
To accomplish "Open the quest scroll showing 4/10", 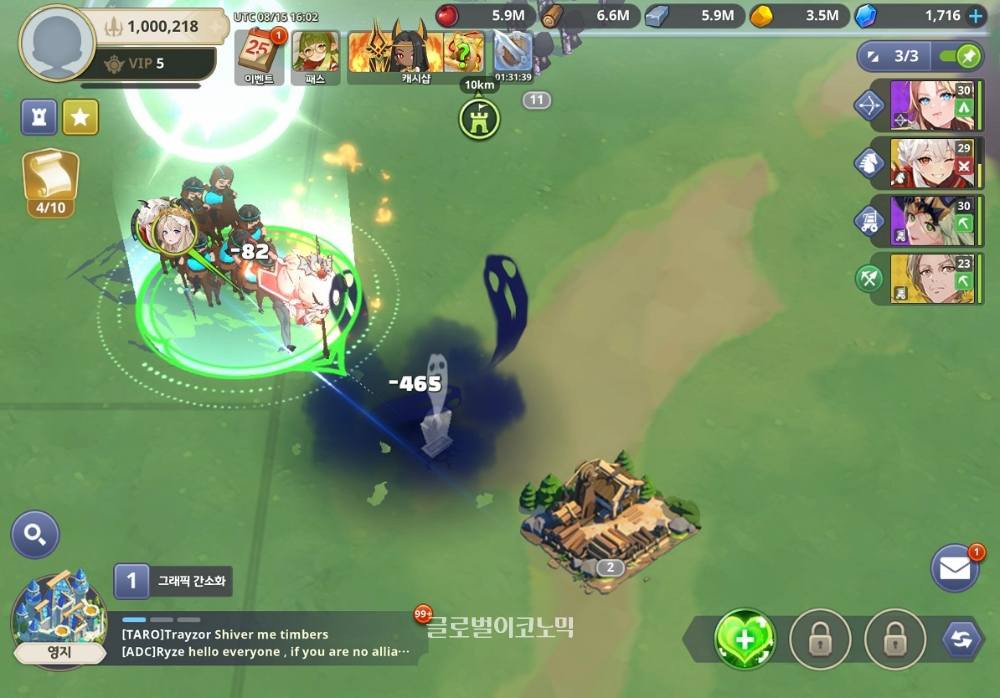I will click(50, 180).
